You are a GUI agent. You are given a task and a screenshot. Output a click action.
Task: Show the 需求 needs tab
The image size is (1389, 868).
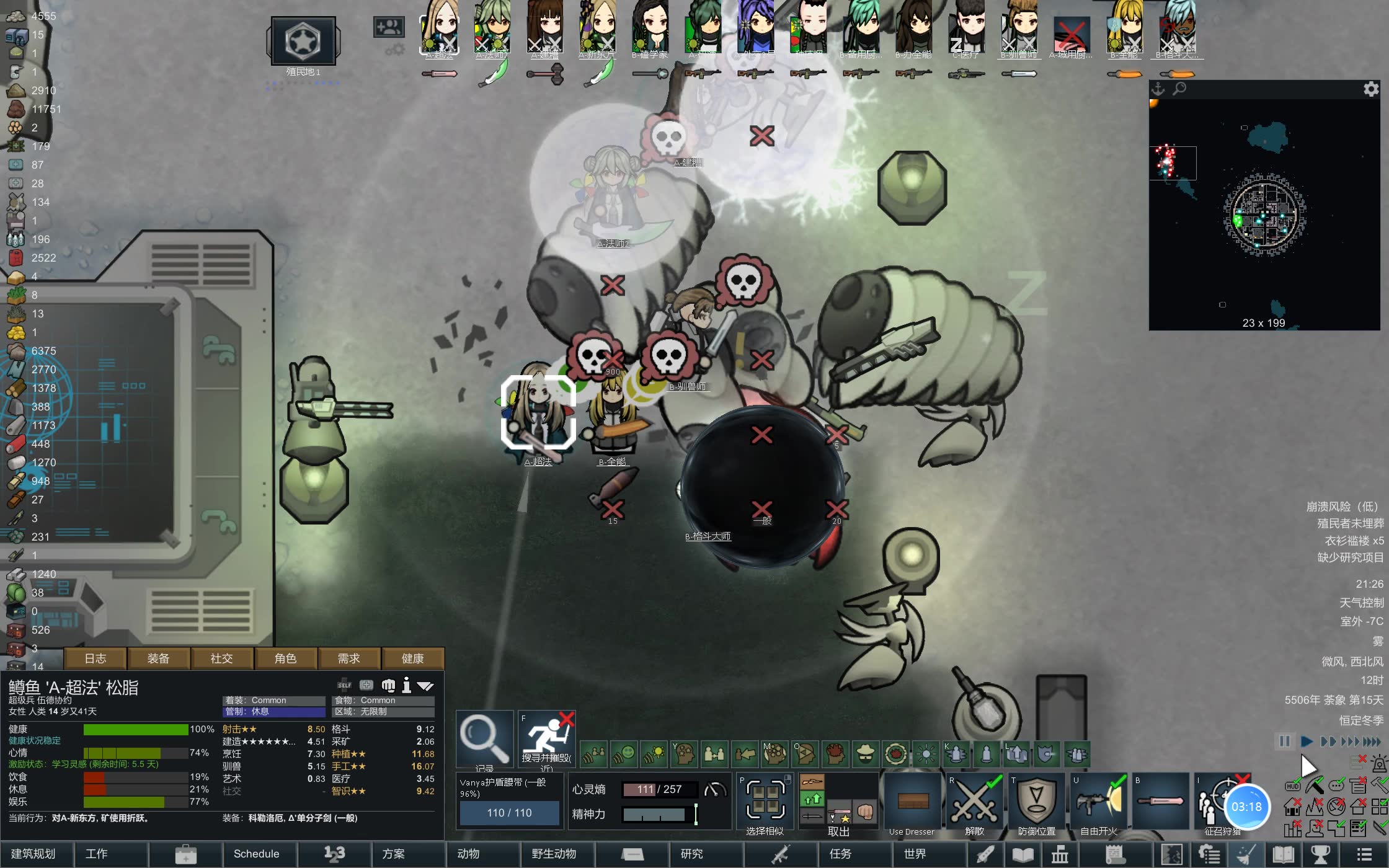pos(348,658)
